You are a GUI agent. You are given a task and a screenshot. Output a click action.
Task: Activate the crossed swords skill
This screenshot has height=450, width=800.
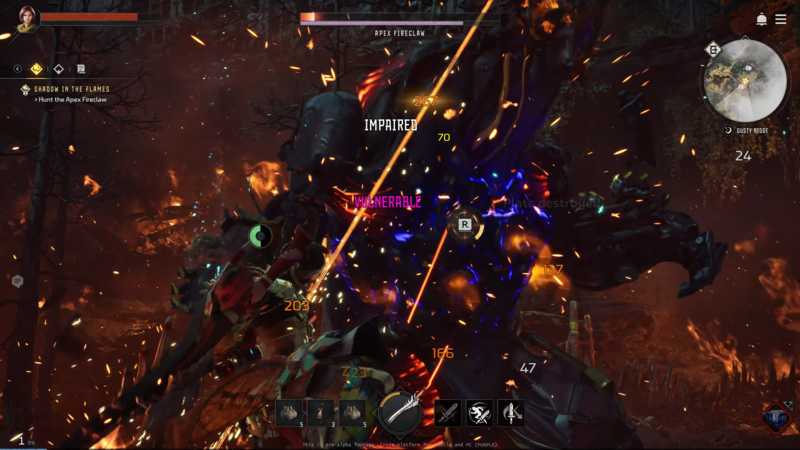(x=447, y=412)
